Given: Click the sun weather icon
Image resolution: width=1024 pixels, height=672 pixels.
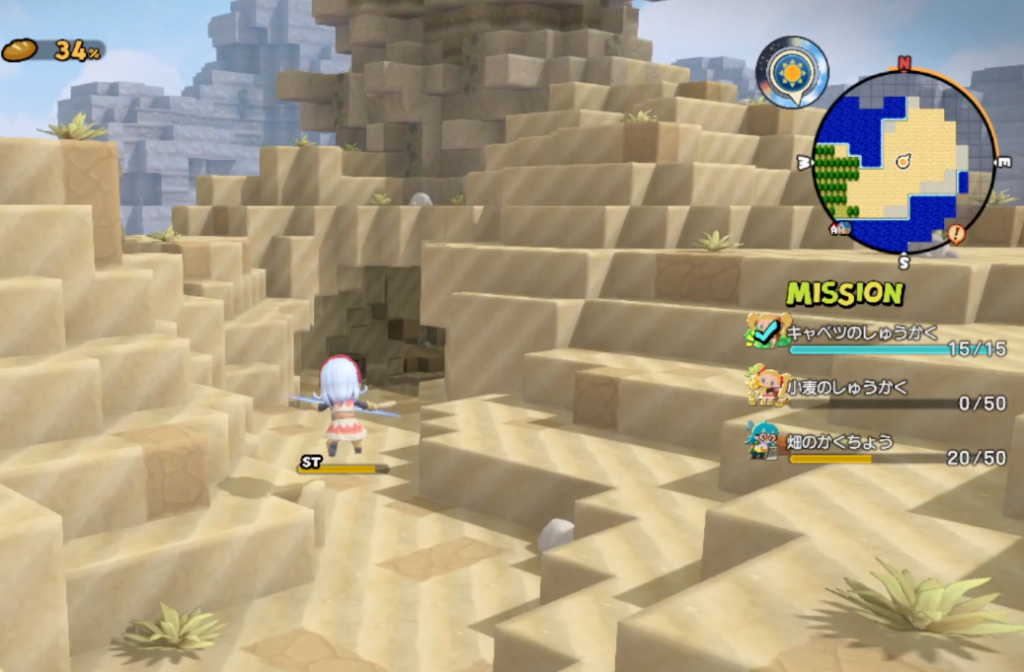Looking at the screenshot, I should (x=792, y=71).
